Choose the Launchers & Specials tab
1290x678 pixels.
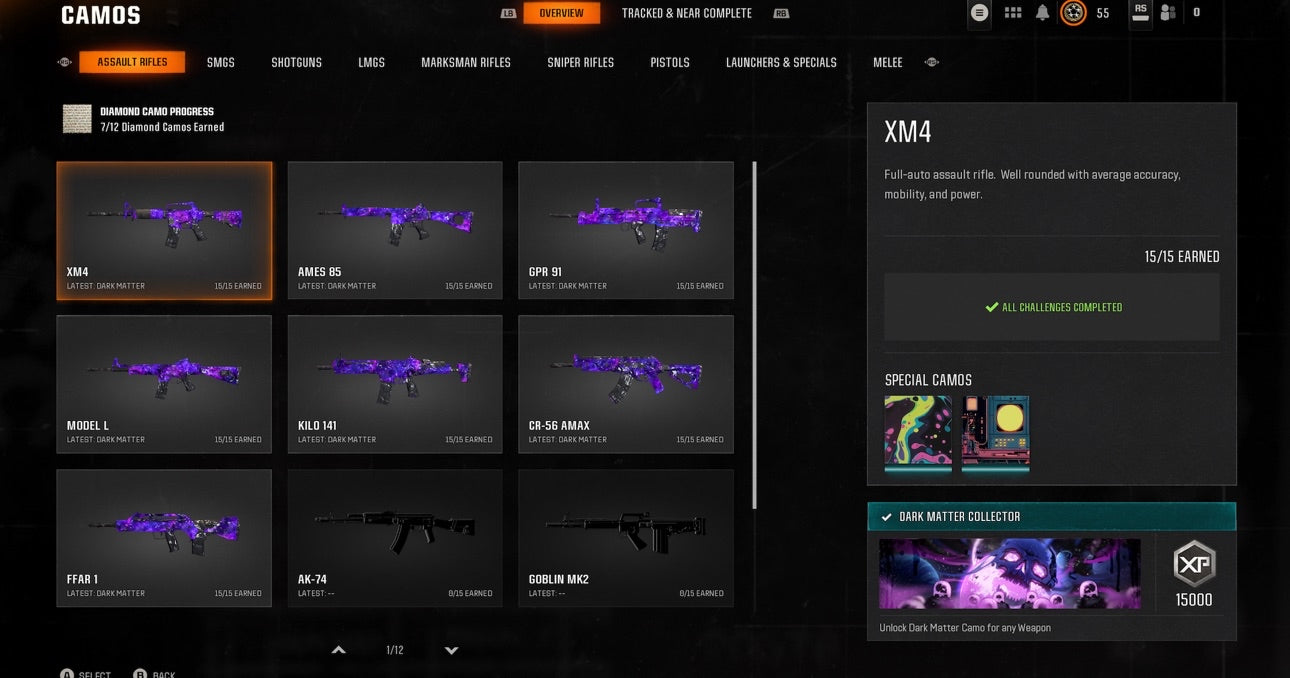[x=781, y=62]
